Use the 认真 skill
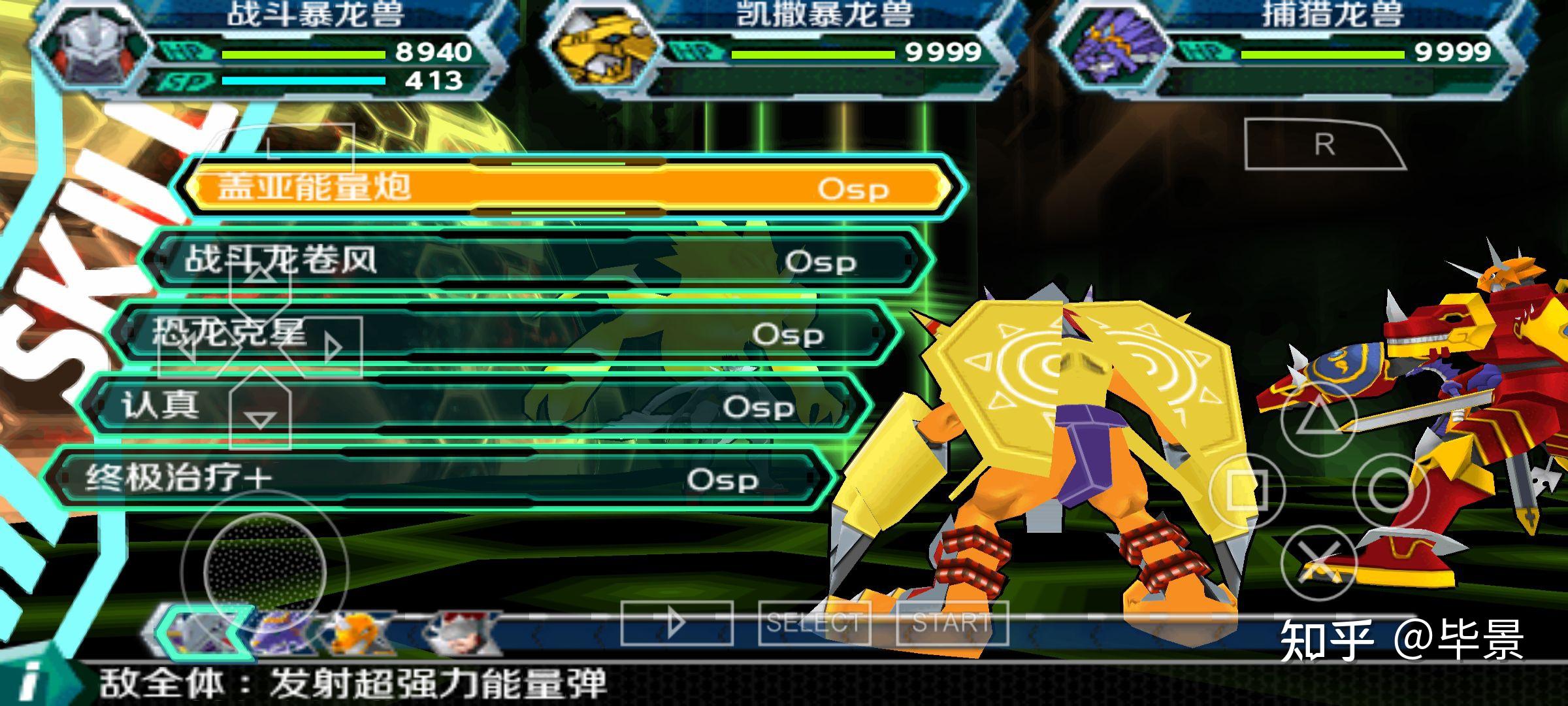1568x706 pixels. [x=470, y=406]
